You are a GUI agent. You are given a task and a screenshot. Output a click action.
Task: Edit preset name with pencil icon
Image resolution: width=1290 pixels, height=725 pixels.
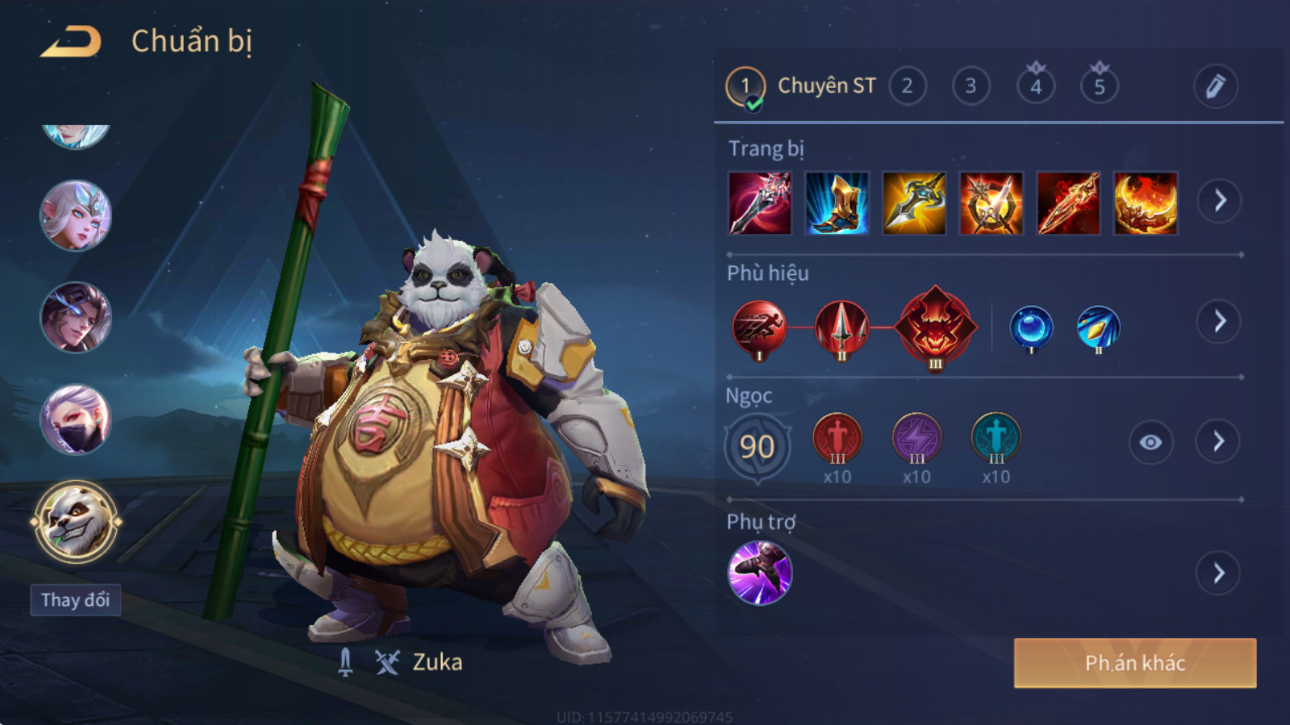pos(1215,87)
